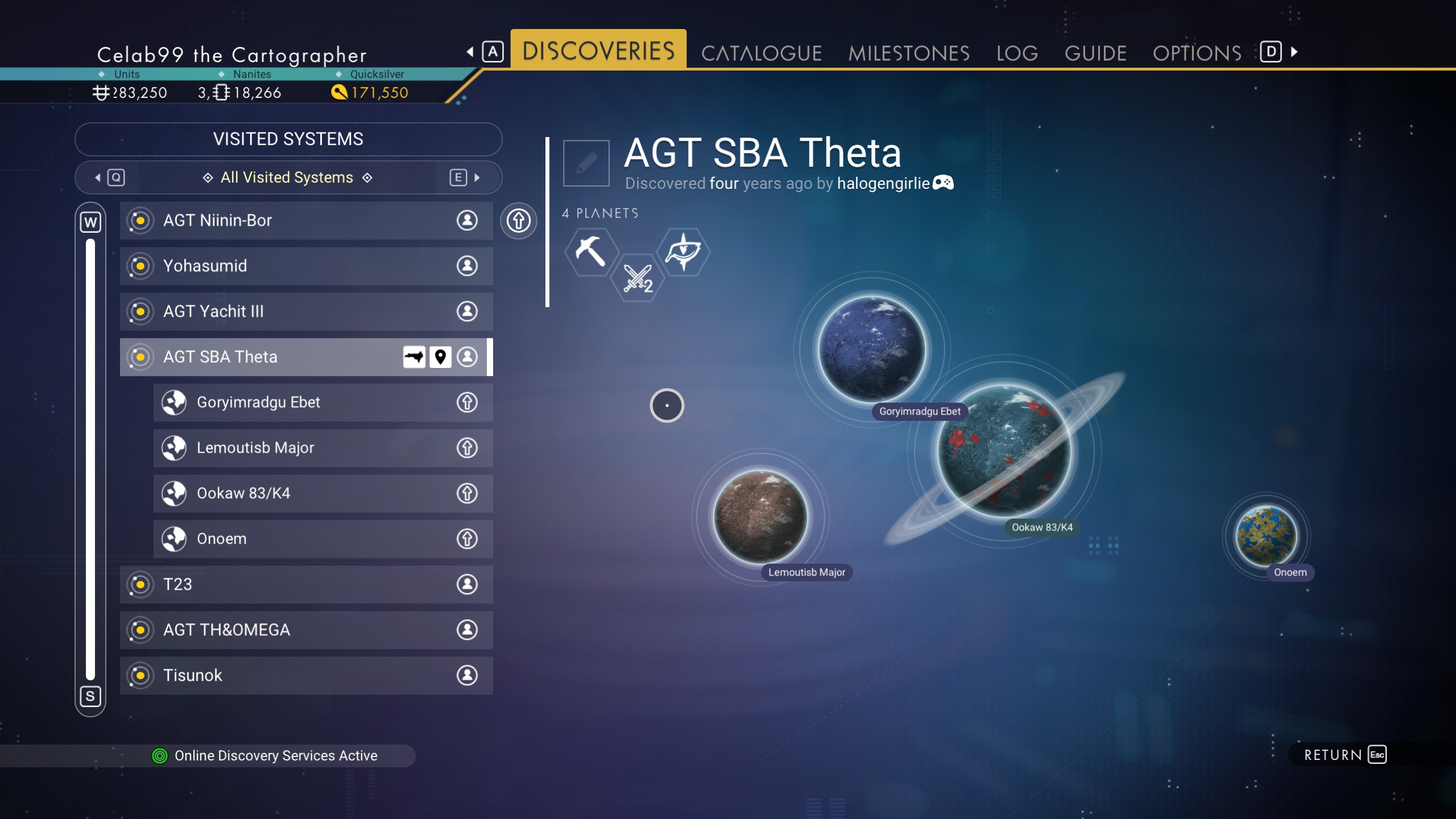The width and height of the screenshot is (1456, 819).
Task: Select the ringed Ookaw 83/K4 planet globe
Action: [1004, 450]
